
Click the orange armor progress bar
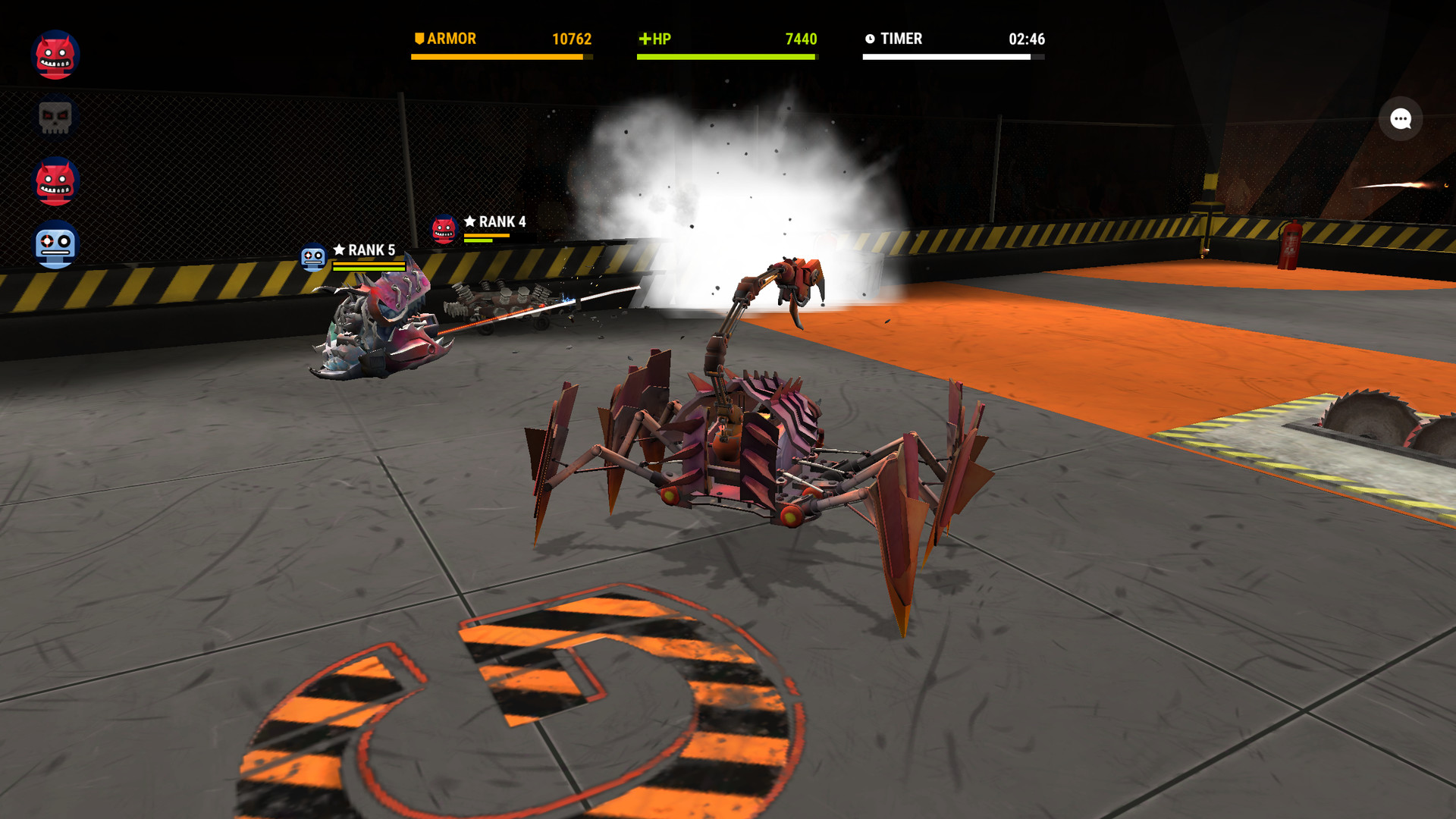(x=502, y=57)
